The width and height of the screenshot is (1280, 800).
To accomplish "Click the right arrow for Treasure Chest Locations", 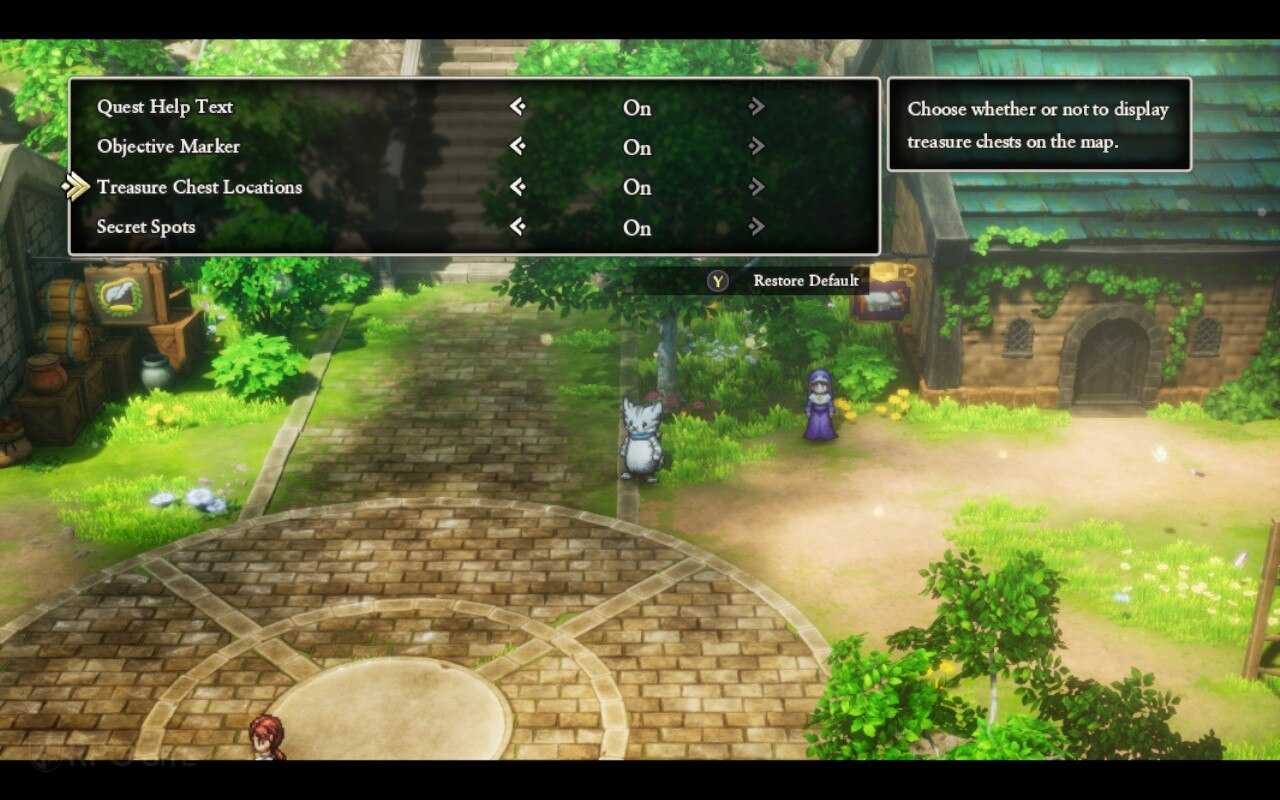I will coord(757,187).
